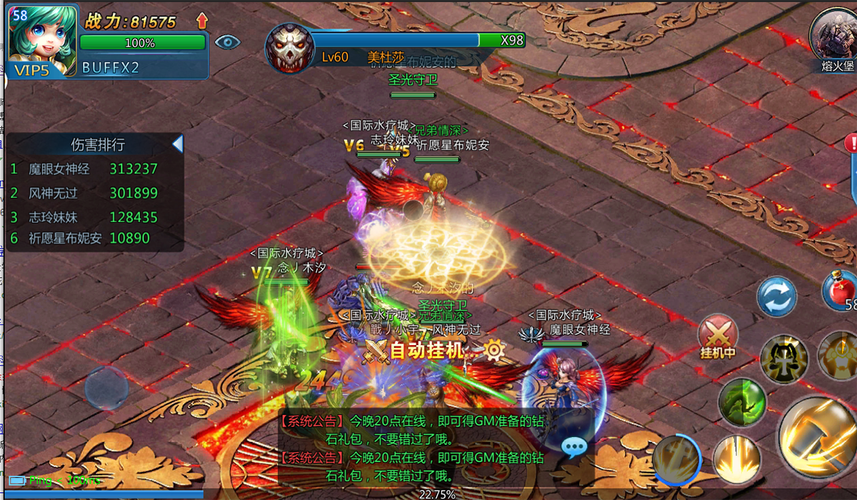Tap the red combat power upgrade arrow
The height and width of the screenshot is (500, 857).
click(x=202, y=20)
